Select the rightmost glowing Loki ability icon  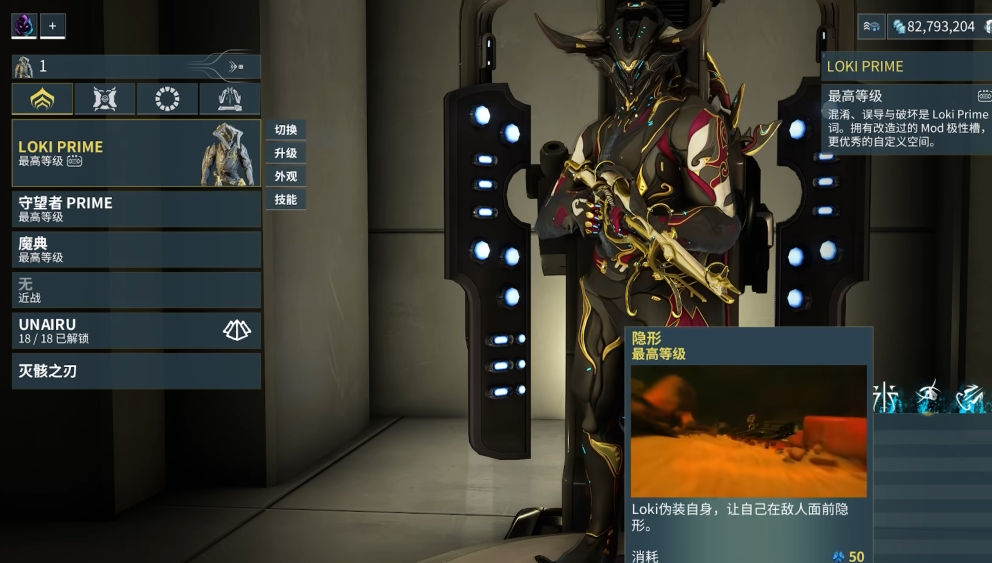pyautogui.click(x=970, y=397)
